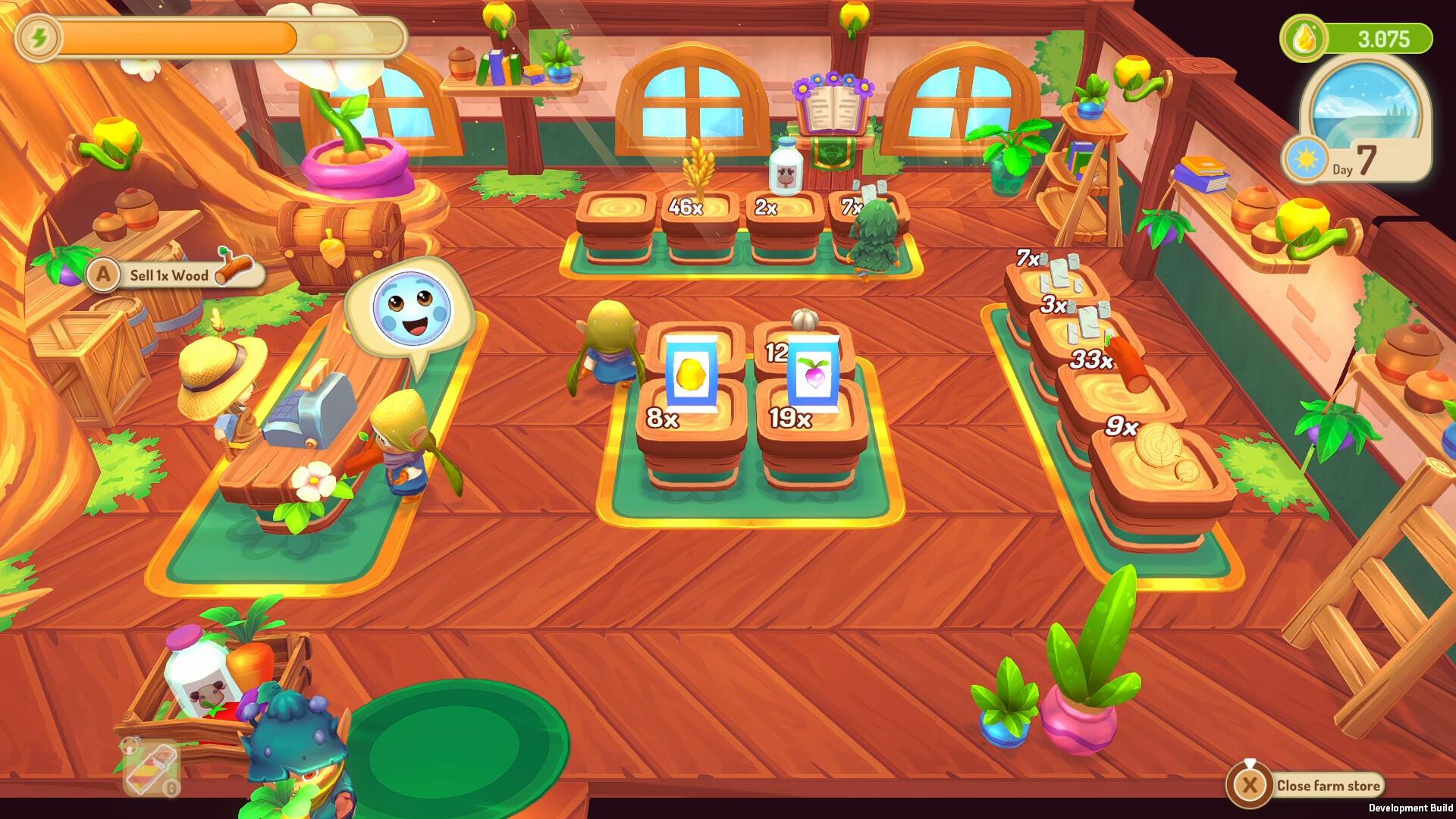Viewport: 1456px width, 819px height.
Task: Open the purple flower recipe book stand
Action: [833, 102]
